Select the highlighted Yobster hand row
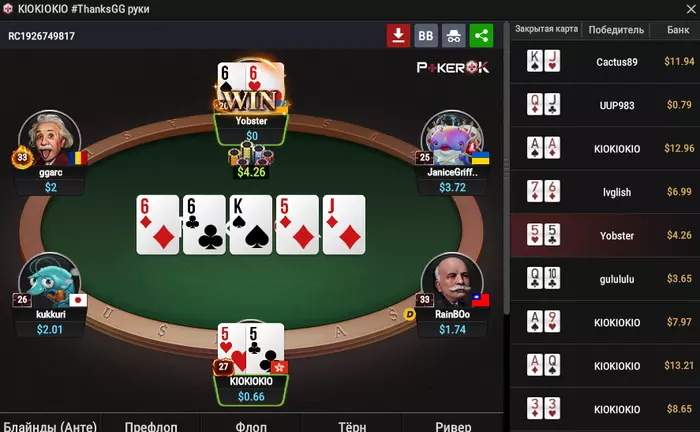Viewport: 700px width, 432px height. coord(605,236)
